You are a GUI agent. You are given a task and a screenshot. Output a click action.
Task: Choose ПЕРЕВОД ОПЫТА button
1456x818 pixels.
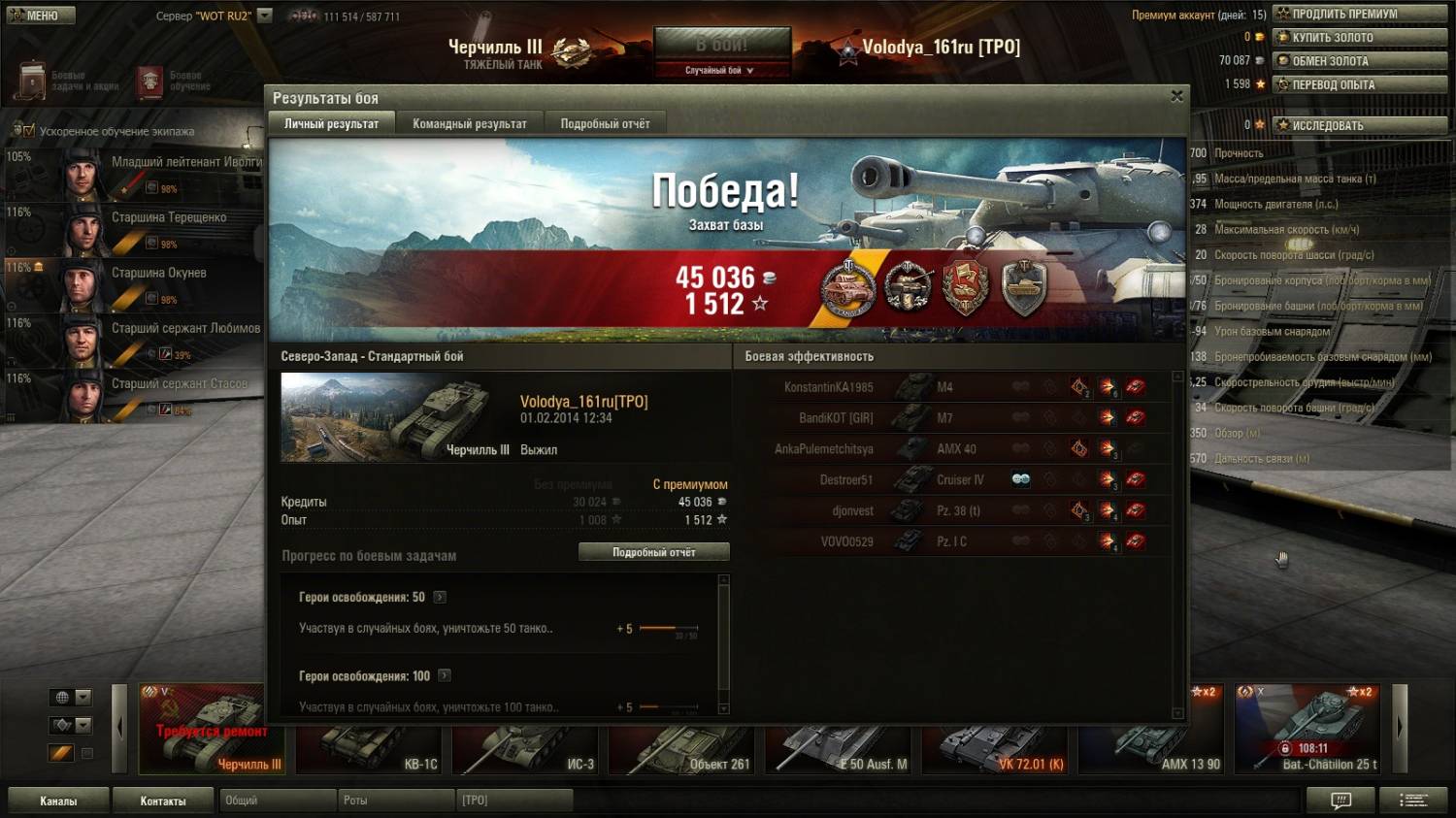pos(1362,84)
